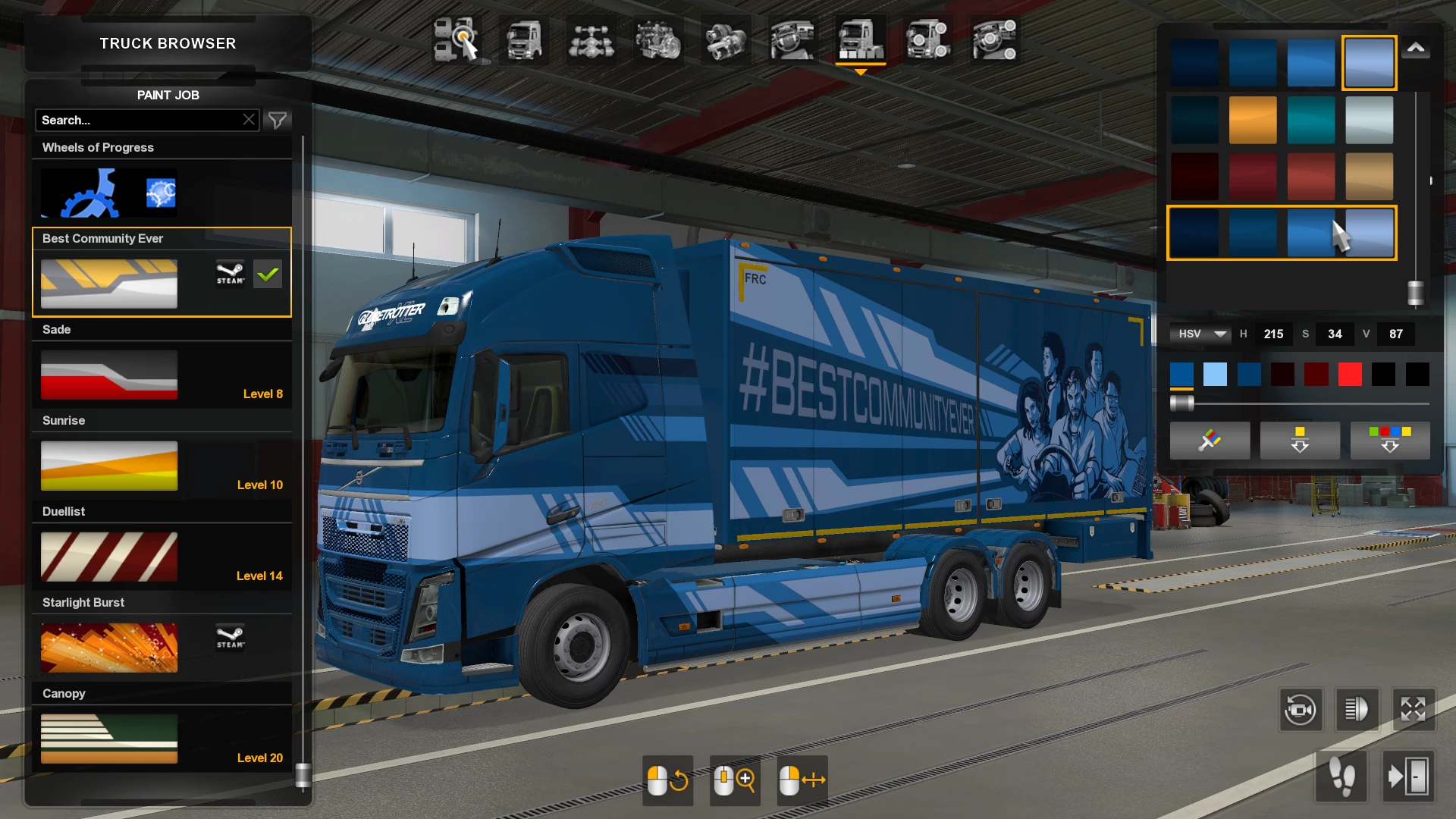Select the bright red custom color swatch
This screenshot has height=819, width=1456.
point(1350,374)
